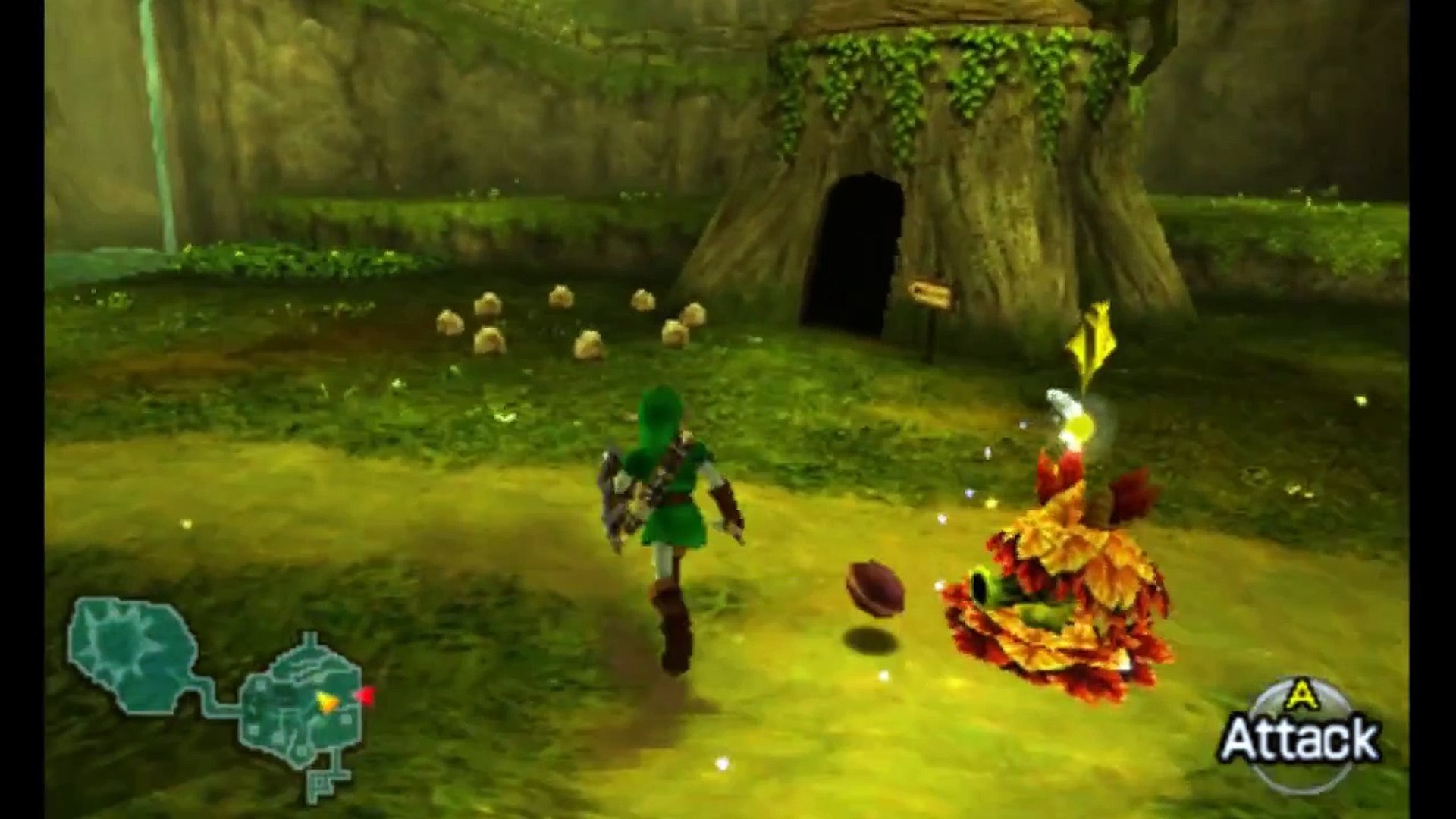This screenshot has width=1456, height=819.
Task: Click the Deku Scrub enemy in the leaf pile
Action: pyautogui.click(x=1054, y=599)
